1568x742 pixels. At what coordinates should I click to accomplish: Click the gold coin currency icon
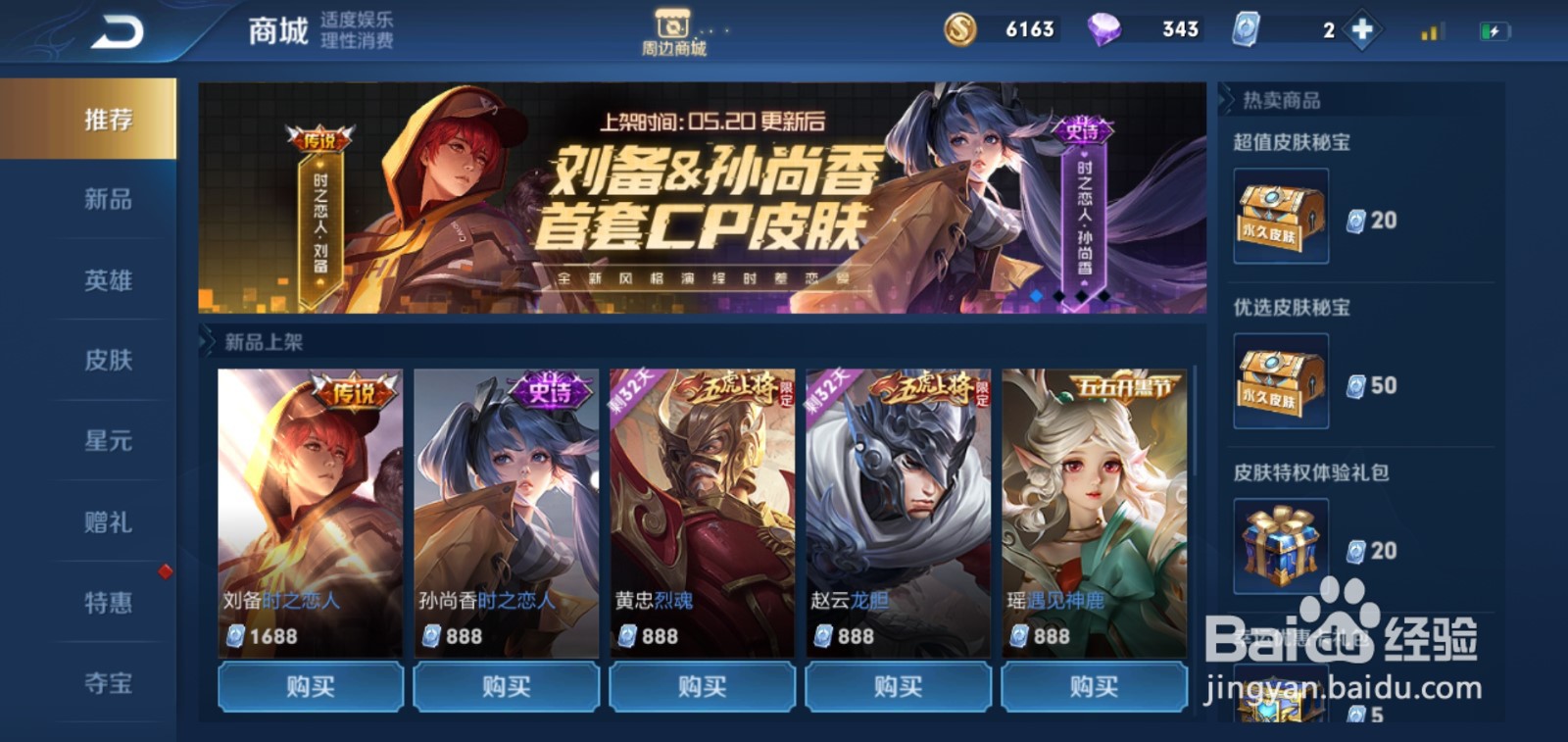coord(961,30)
